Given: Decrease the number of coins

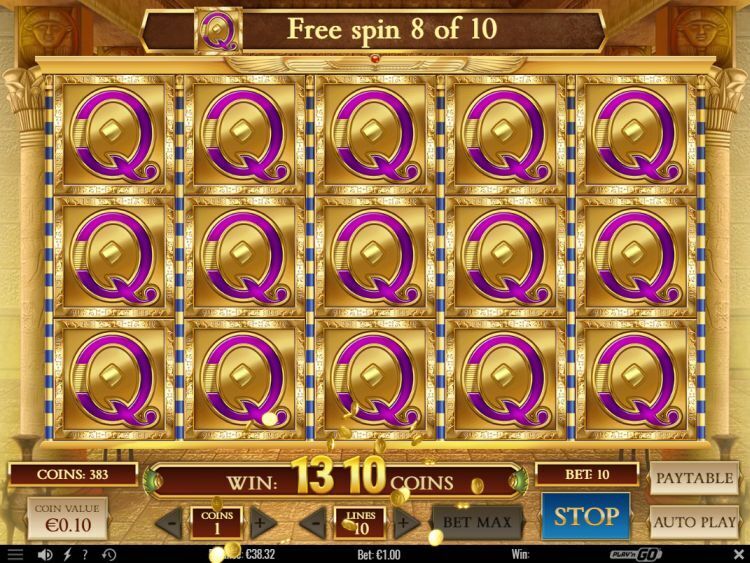Looking at the screenshot, I should pos(172,522).
